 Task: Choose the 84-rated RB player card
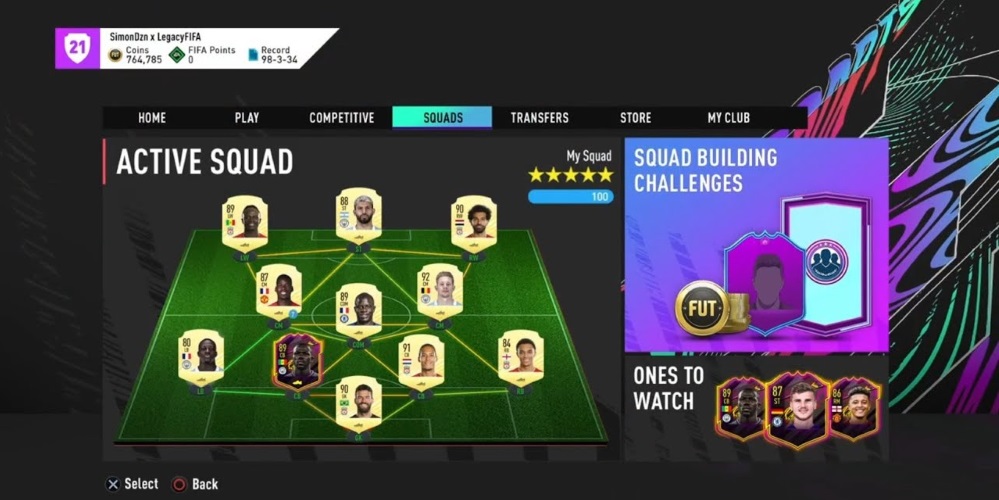tap(520, 358)
